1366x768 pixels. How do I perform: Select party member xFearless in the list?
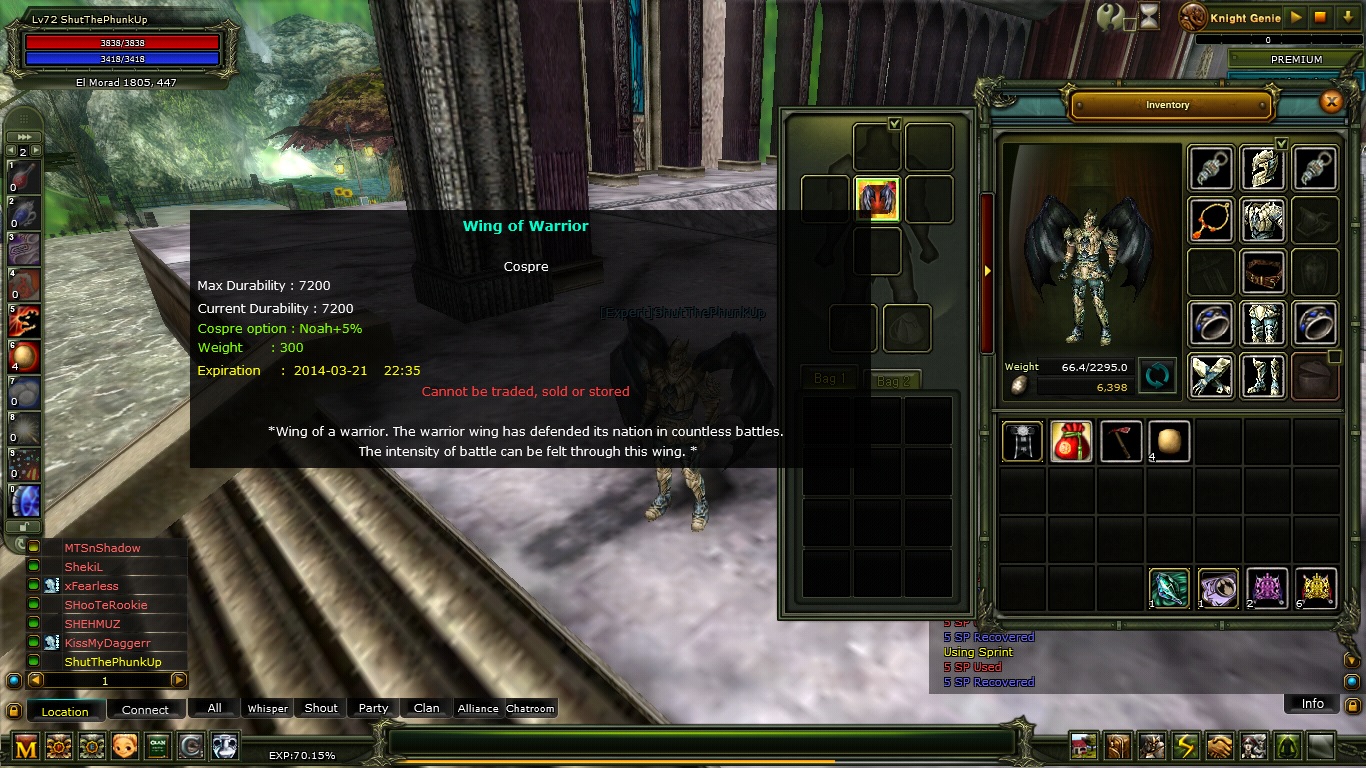click(x=92, y=586)
